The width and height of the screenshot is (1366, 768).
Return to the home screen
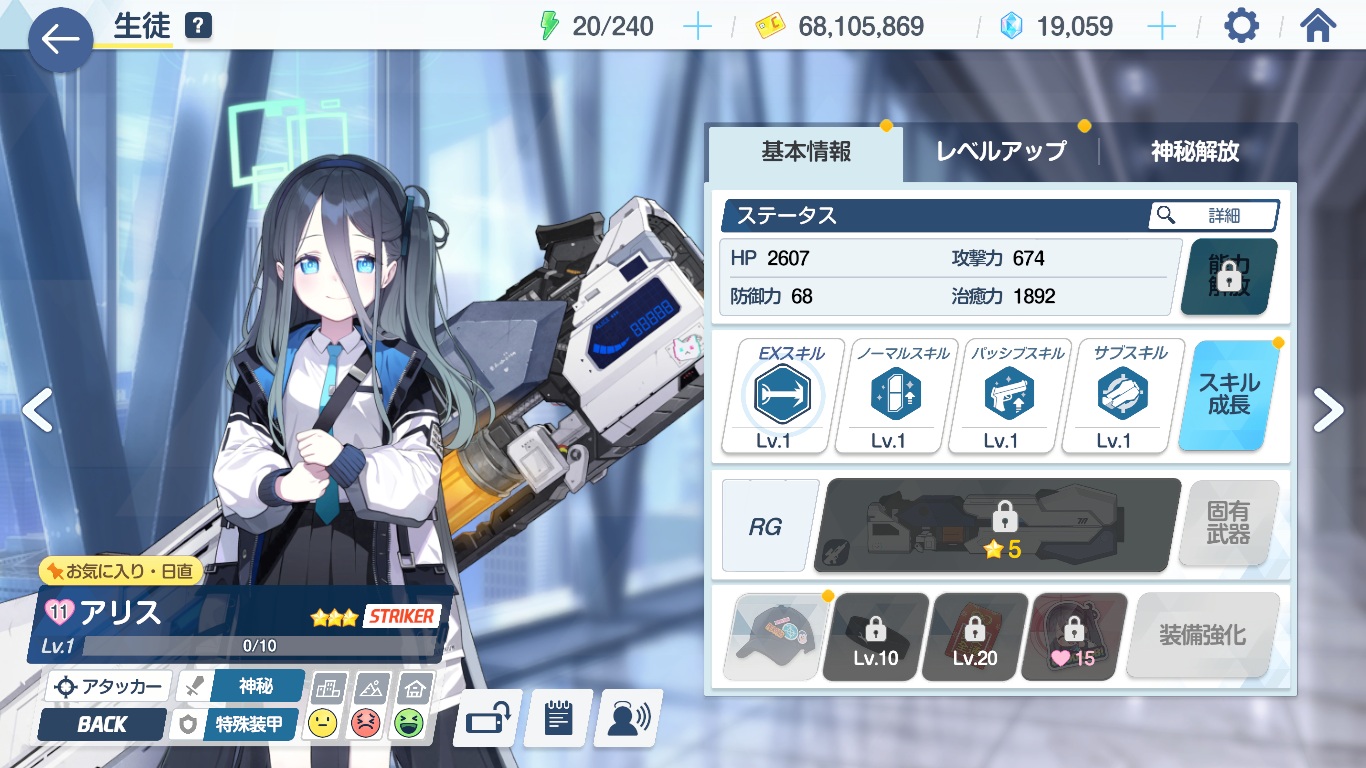pyautogui.click(x=1318, y=26)
